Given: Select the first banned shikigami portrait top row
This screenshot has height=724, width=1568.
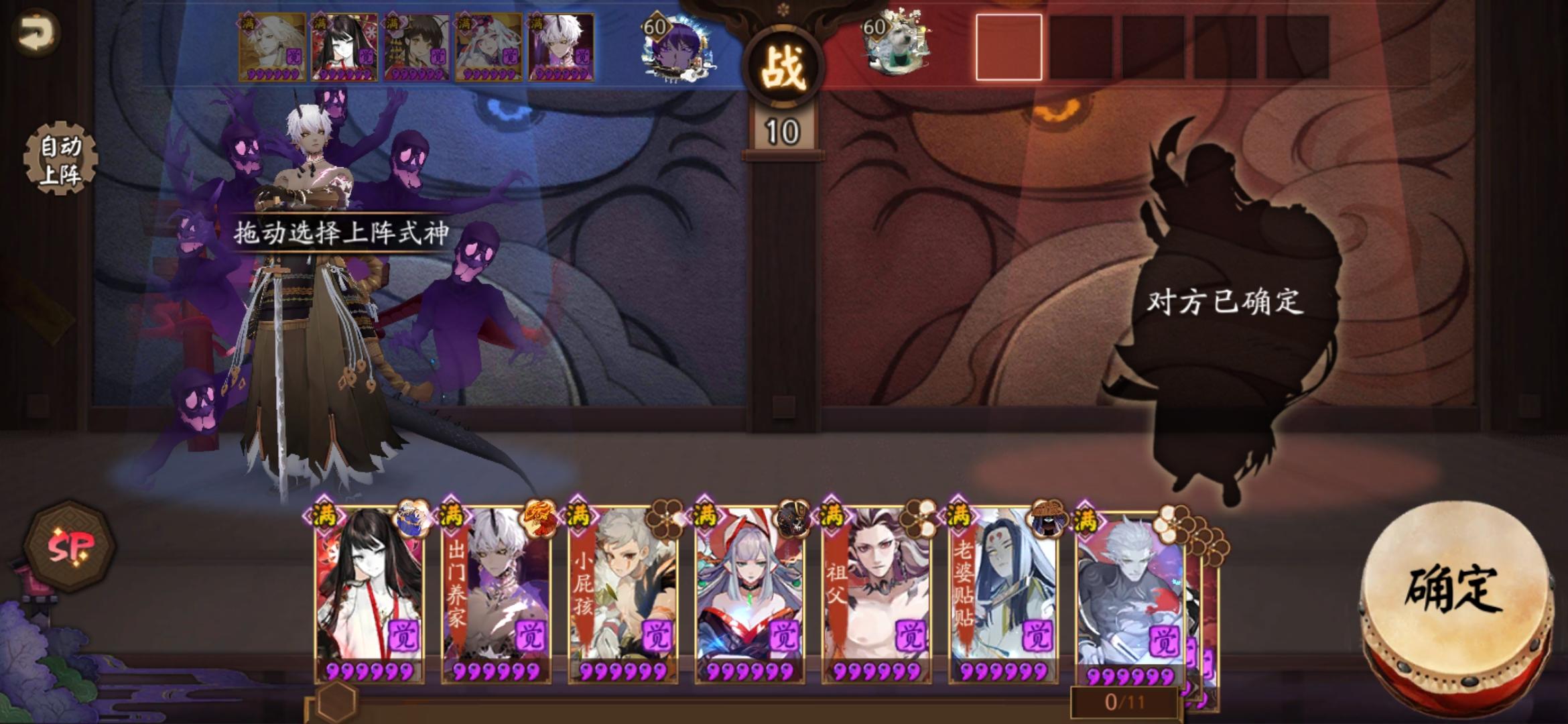Looking at the screenshot, I should pos(271,45).
